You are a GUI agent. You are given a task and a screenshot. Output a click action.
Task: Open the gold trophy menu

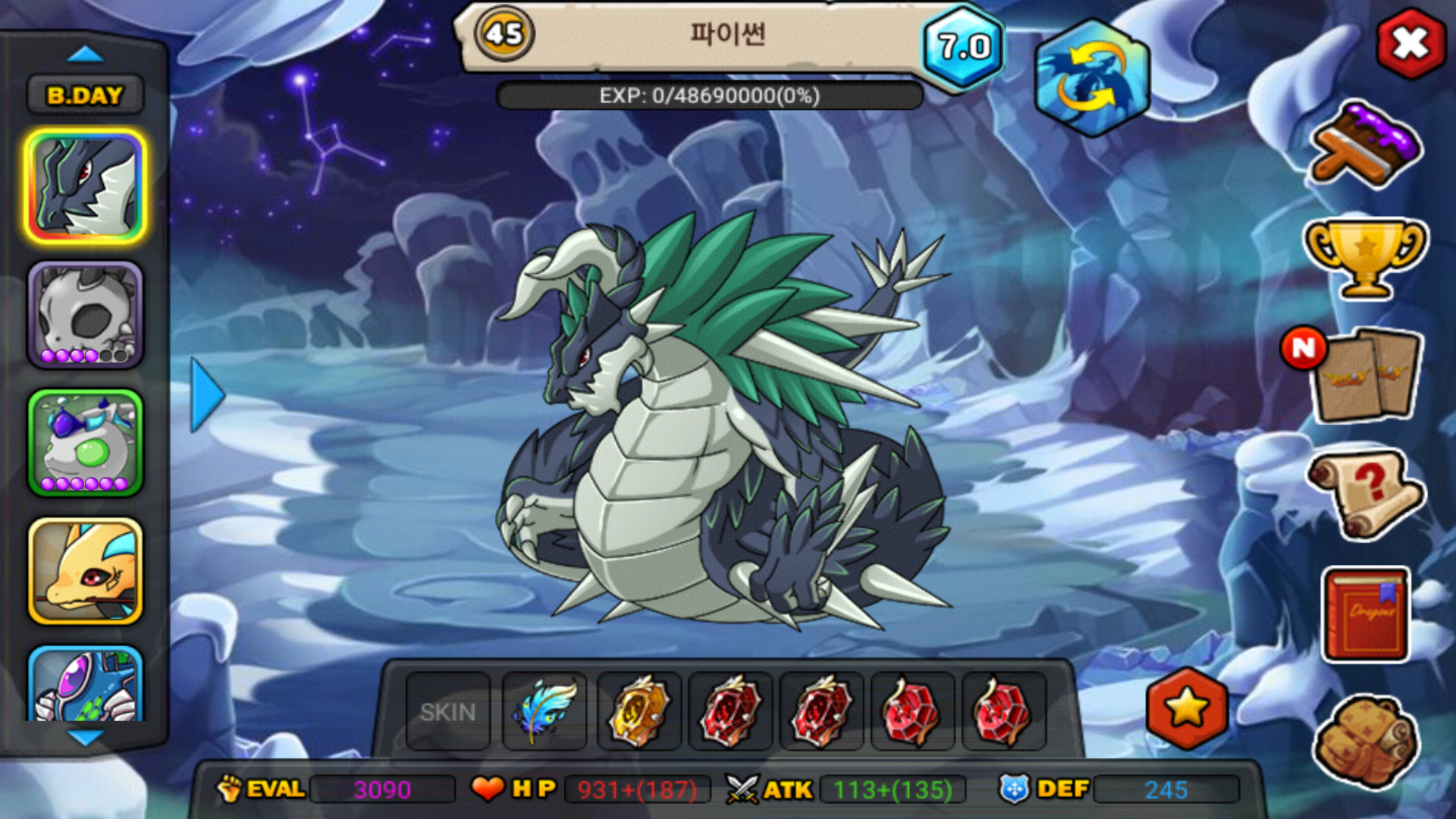tap(1365, 256)
